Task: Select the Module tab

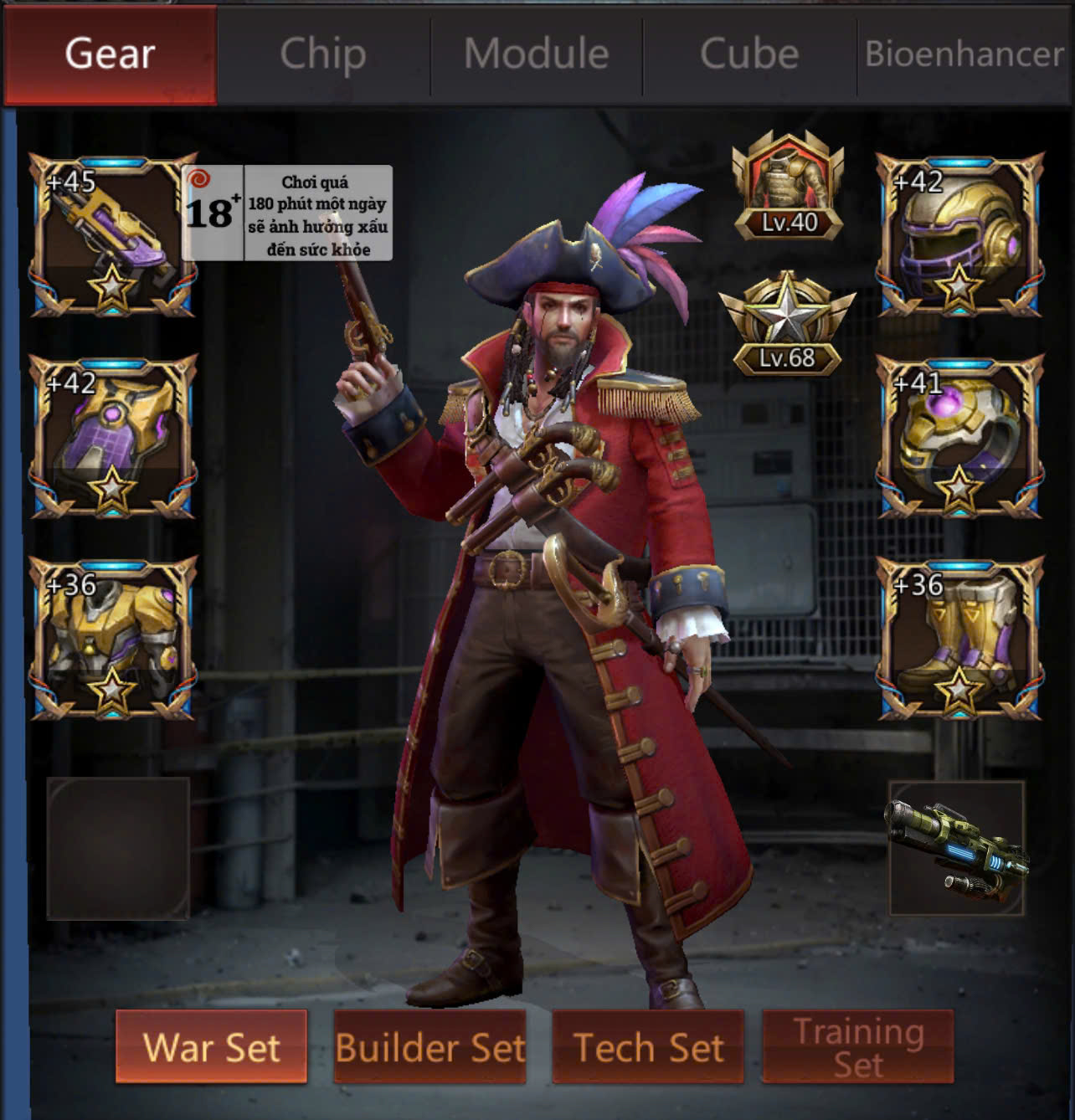Action: tap(536, 54)
